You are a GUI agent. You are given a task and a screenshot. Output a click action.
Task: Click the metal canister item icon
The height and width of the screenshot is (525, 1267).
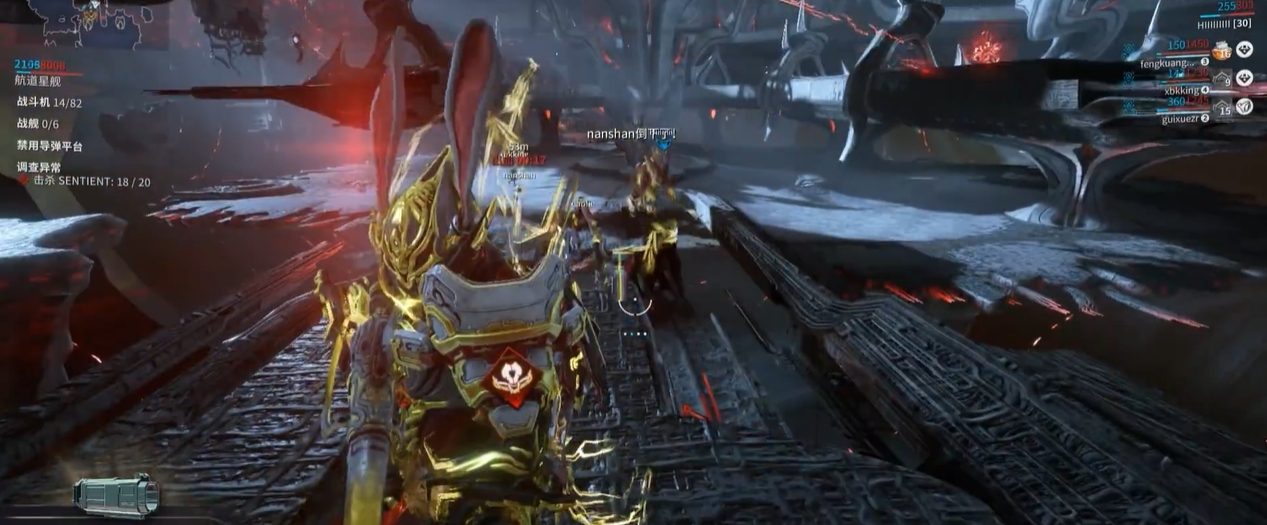click(x=116, y=496)
